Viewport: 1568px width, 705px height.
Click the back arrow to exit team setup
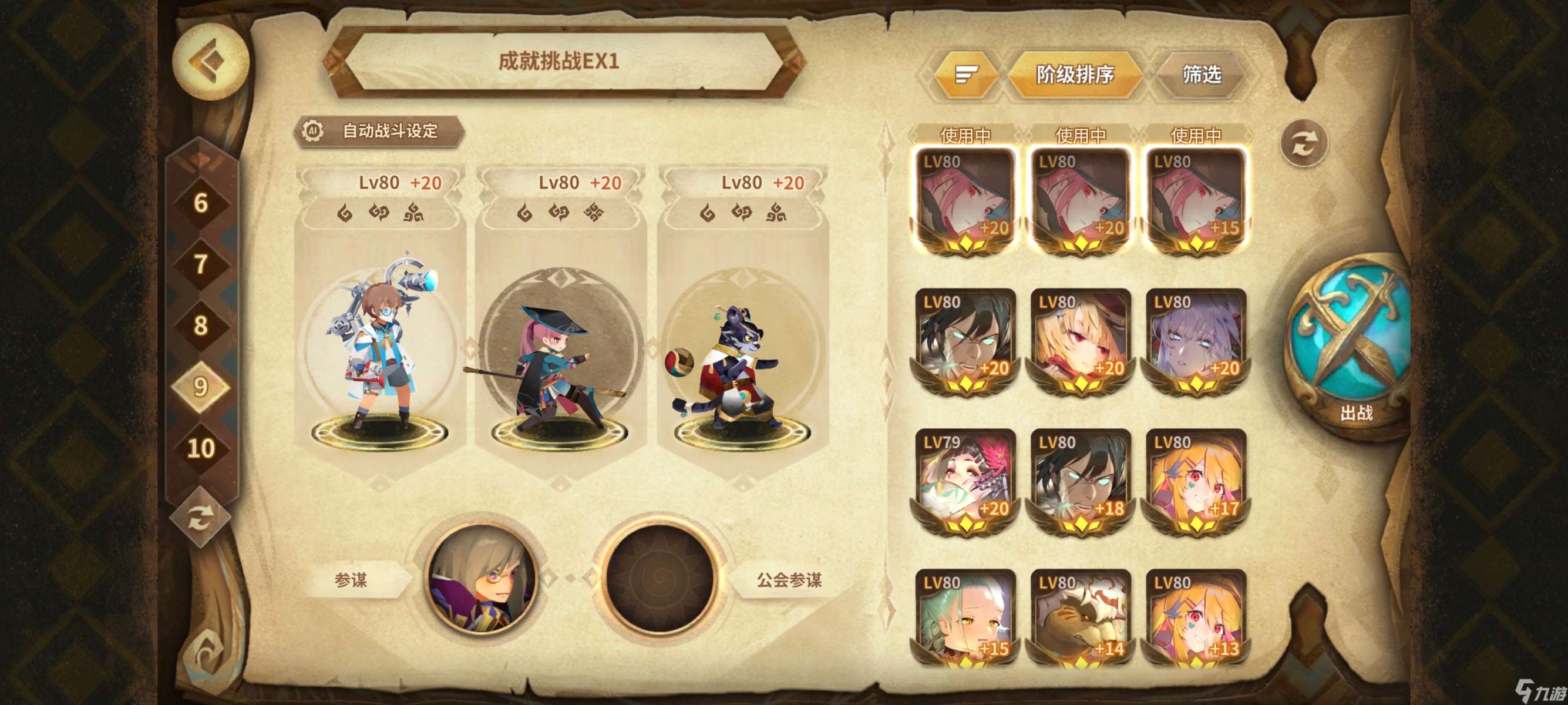pyautogui.click(x=212, y=60)
